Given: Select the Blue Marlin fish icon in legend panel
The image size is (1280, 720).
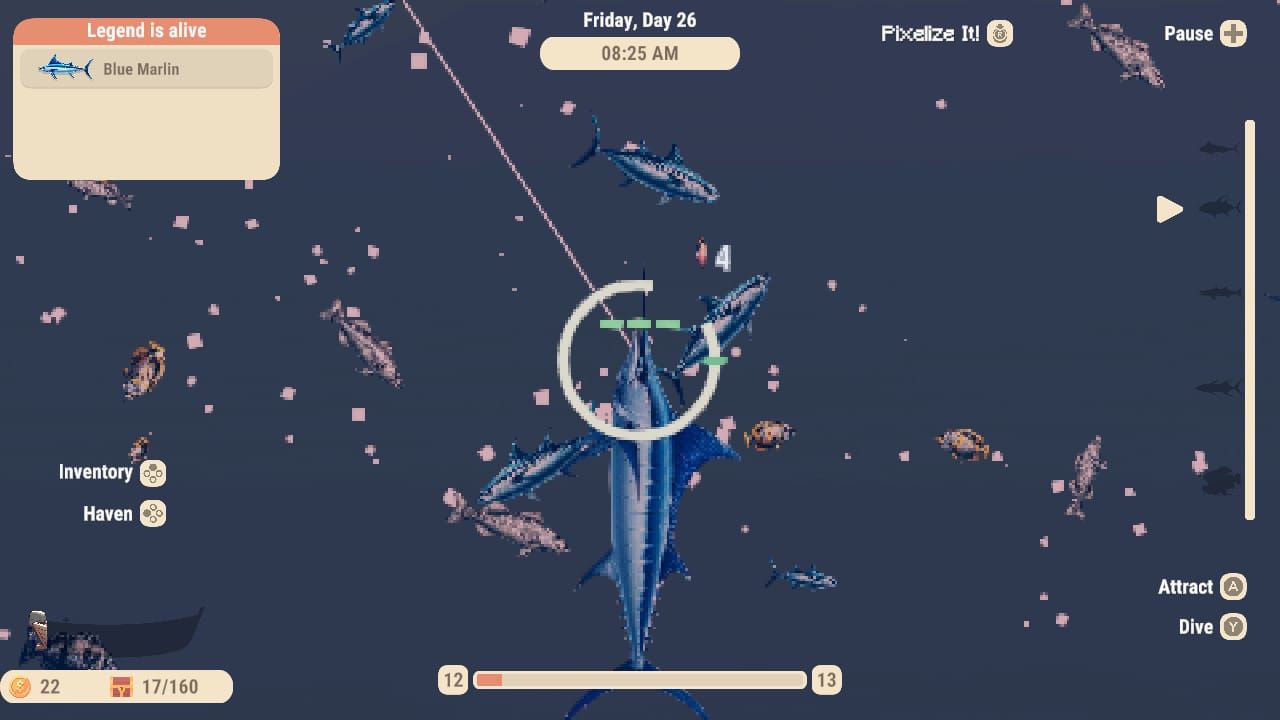Looking at the screenshot, I should 62,68.
